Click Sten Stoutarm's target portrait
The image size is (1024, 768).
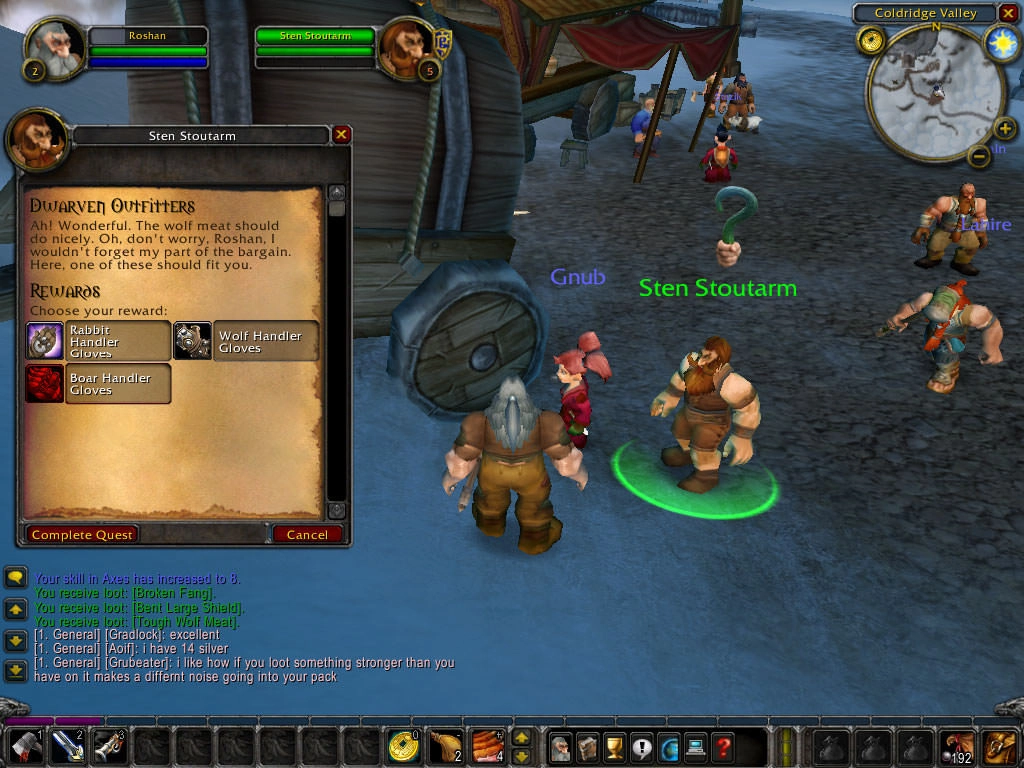(408, 48)
